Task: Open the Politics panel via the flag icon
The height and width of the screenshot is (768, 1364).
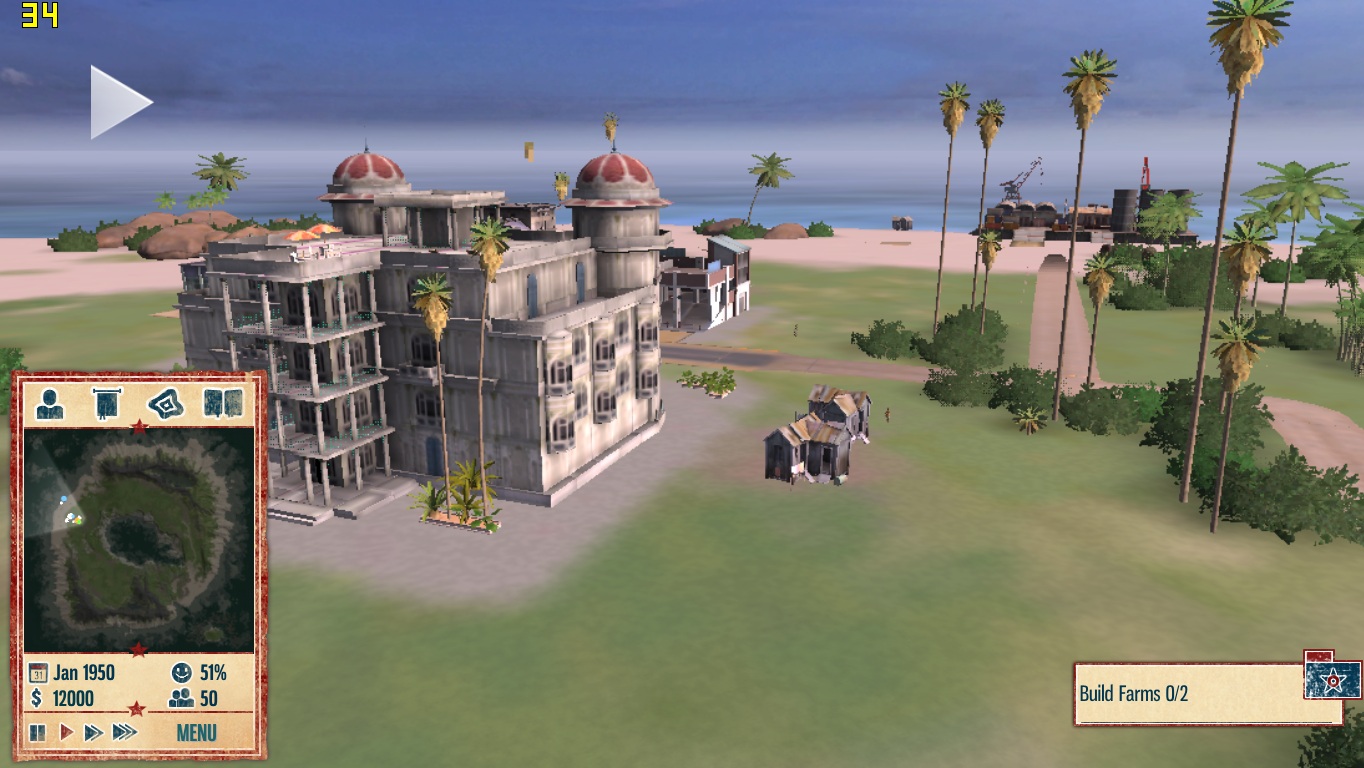Action: [x=108, y=404]
